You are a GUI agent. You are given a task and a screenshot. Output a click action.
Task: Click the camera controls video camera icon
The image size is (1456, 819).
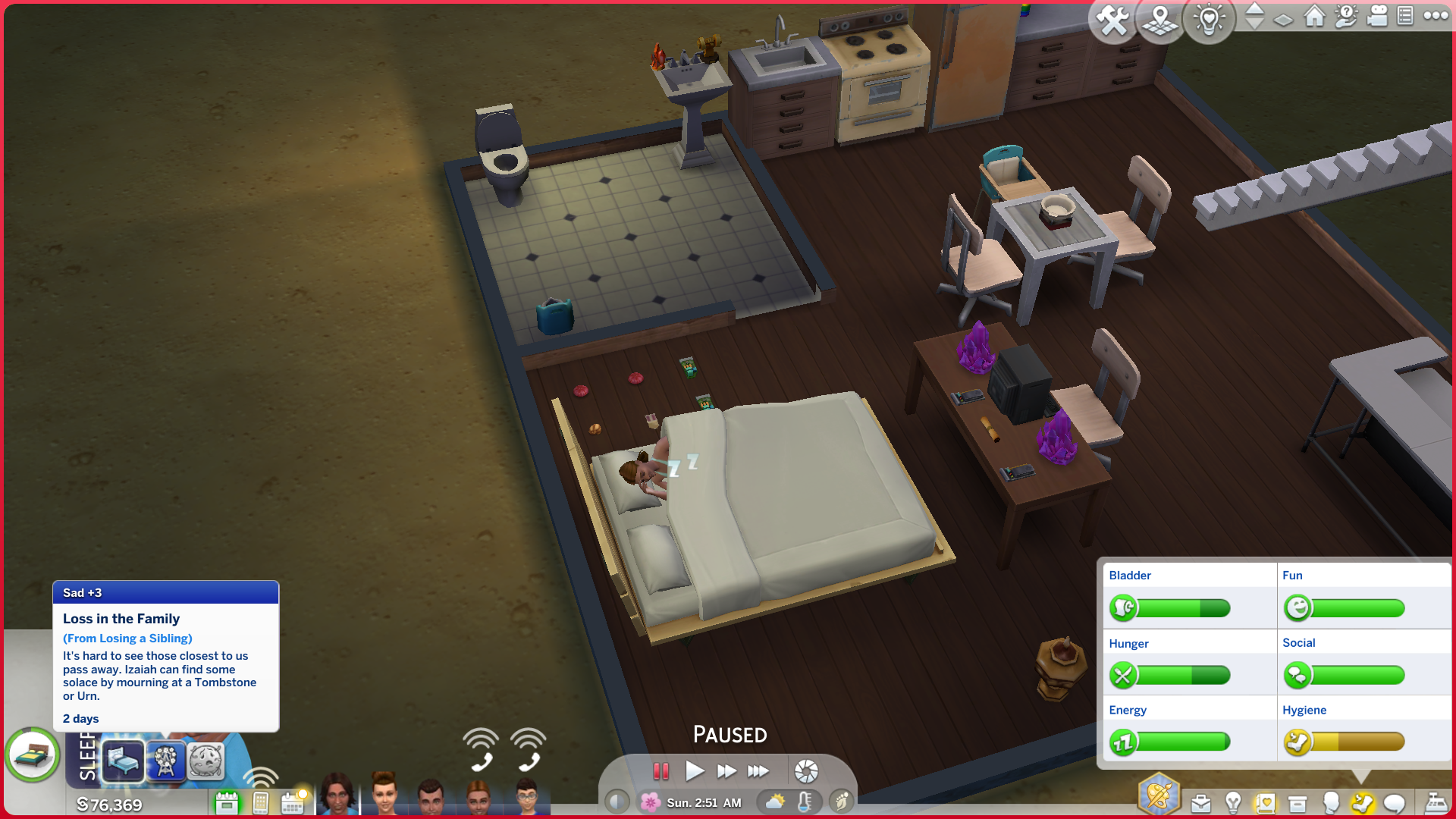click(x=1376, y=16)
